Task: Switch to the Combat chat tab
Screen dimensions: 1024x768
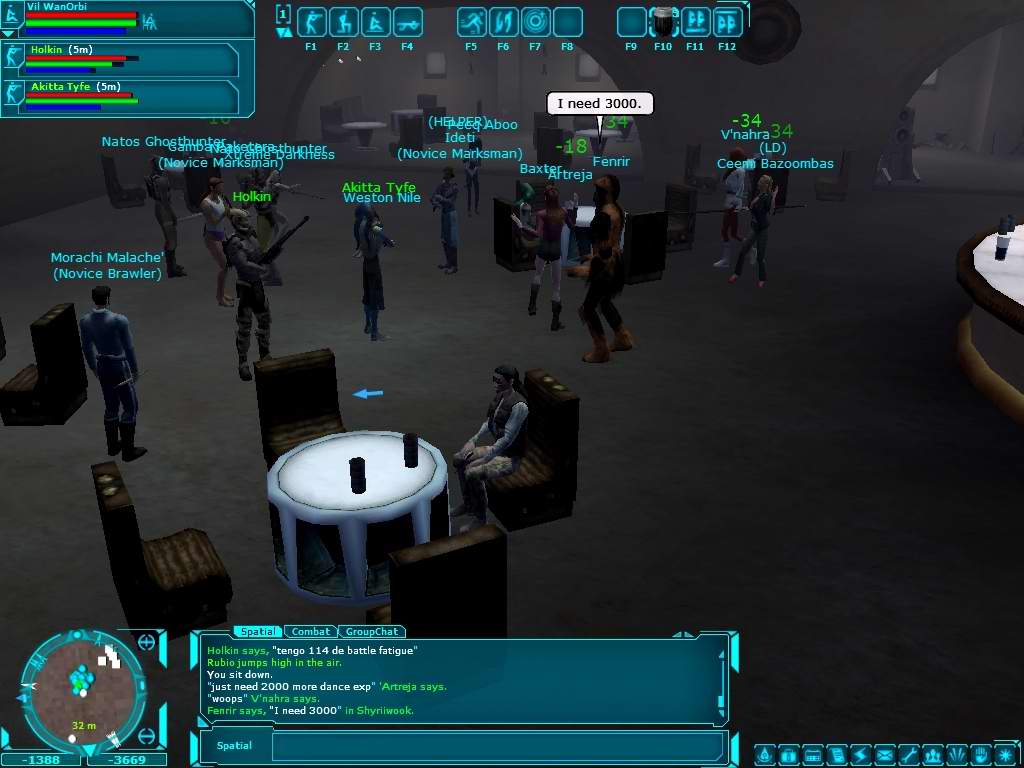Action: [311, 632]
